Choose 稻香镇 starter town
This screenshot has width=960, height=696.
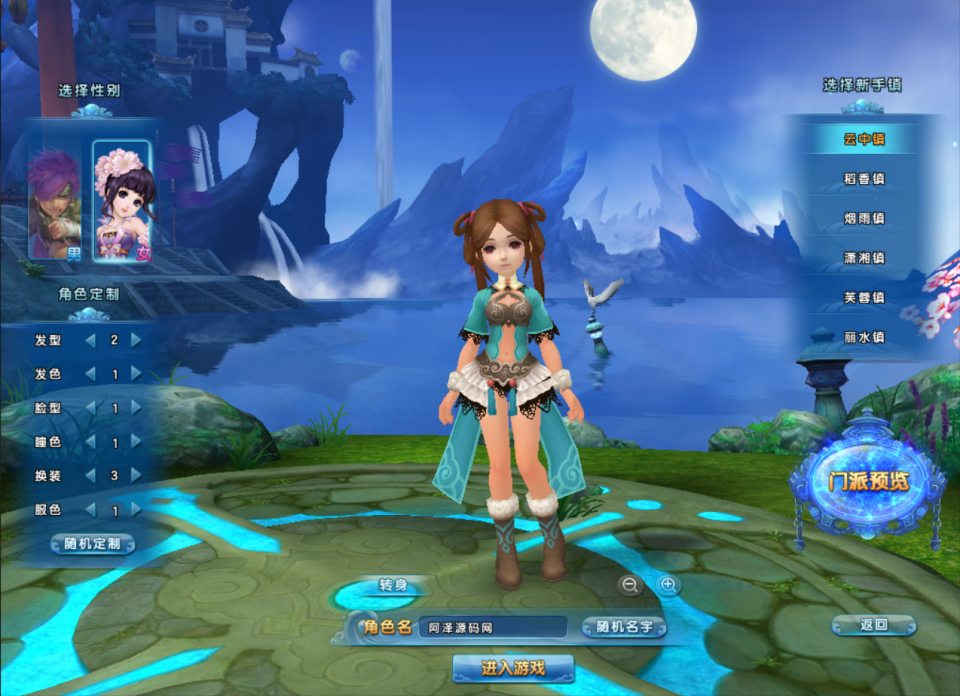click(863, 179)
